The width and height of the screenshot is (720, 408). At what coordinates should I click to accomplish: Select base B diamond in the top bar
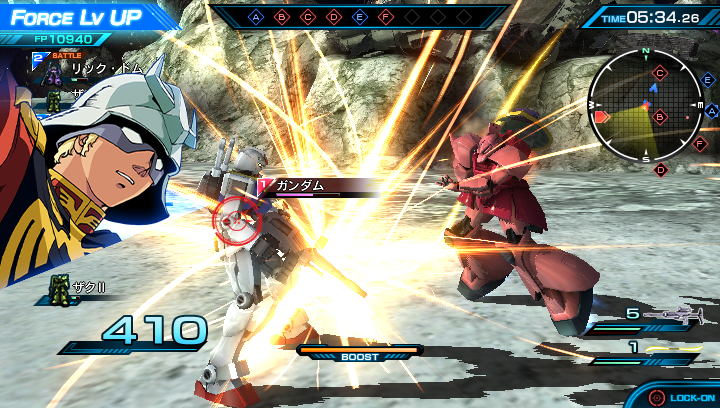point(282,17)
